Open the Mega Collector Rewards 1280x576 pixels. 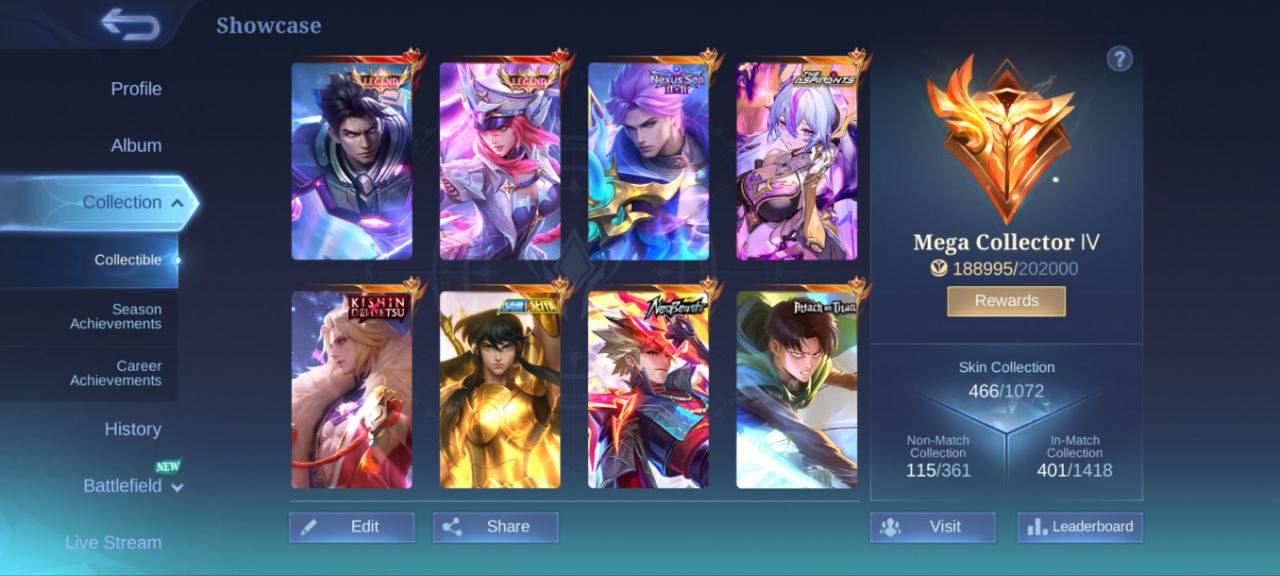(1006, 301)
